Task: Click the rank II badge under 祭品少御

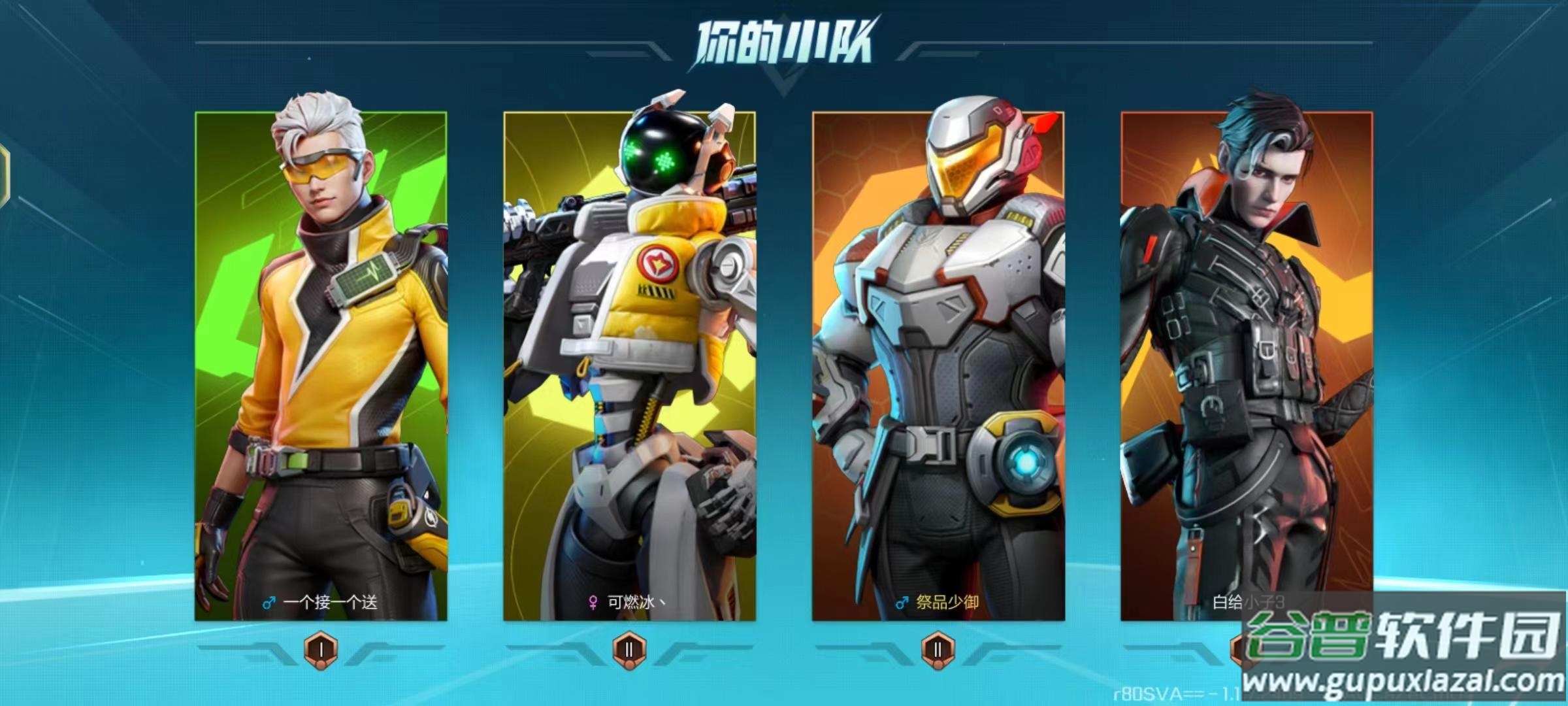Action: coord(938,649)
